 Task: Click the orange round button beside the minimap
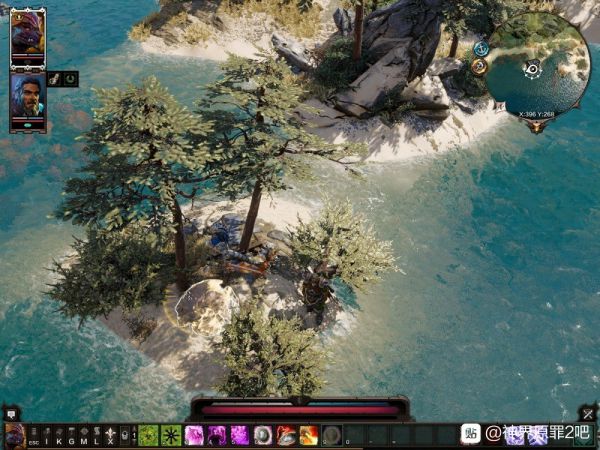click(x=479, y=66)
